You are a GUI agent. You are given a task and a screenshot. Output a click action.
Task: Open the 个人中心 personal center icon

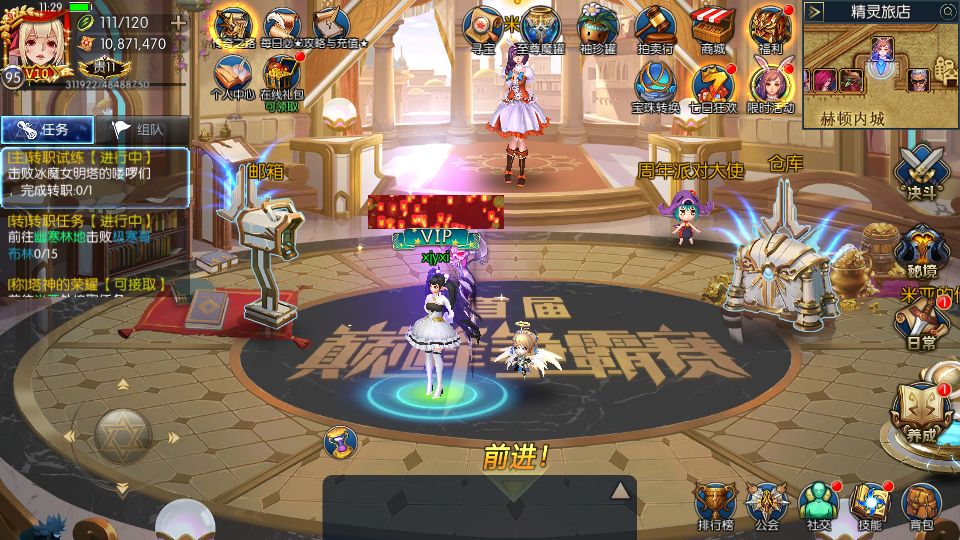(x=234, y=78)
